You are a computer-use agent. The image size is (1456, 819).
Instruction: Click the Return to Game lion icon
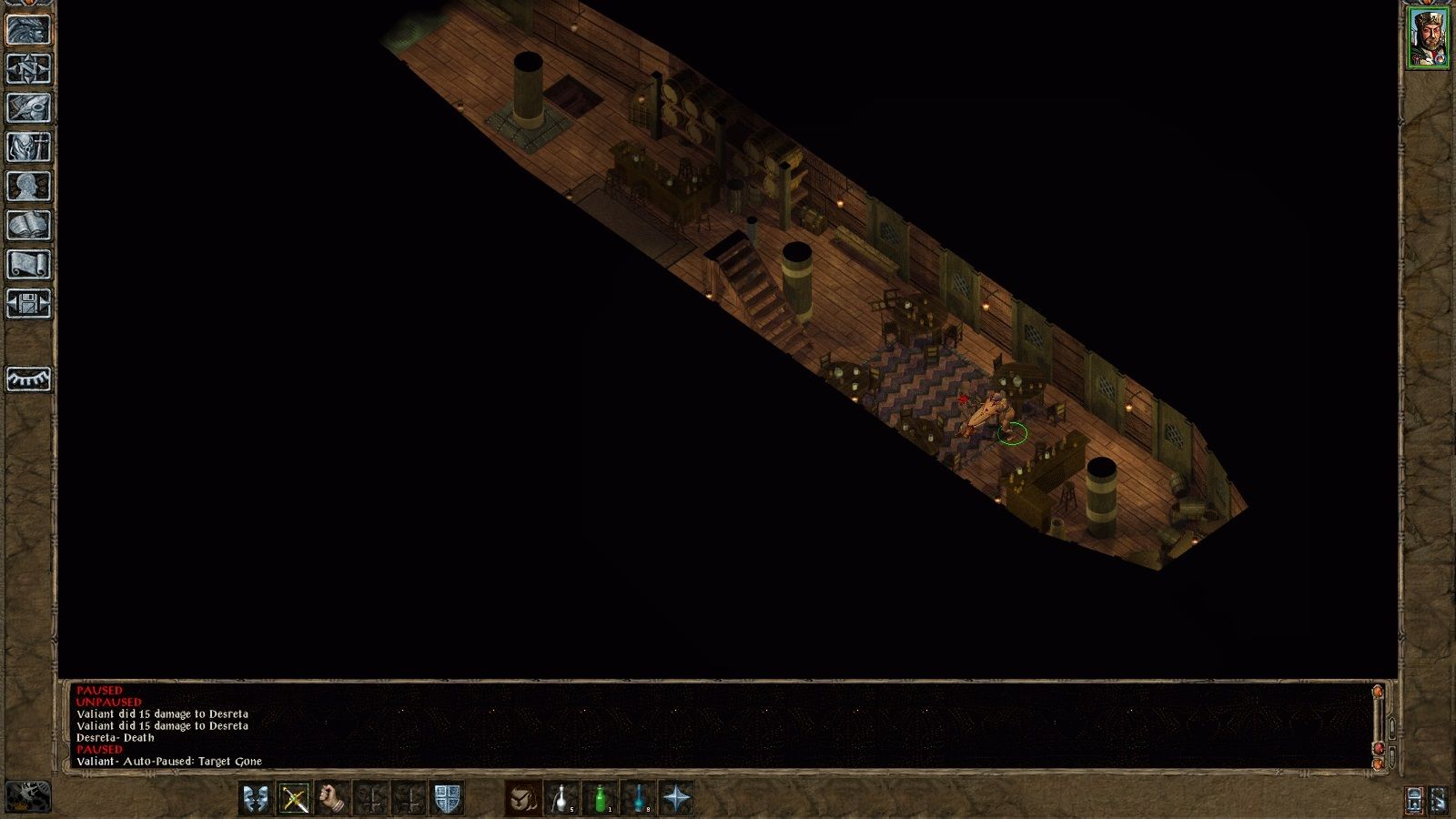pyautogui.click(x=27, y=30)
